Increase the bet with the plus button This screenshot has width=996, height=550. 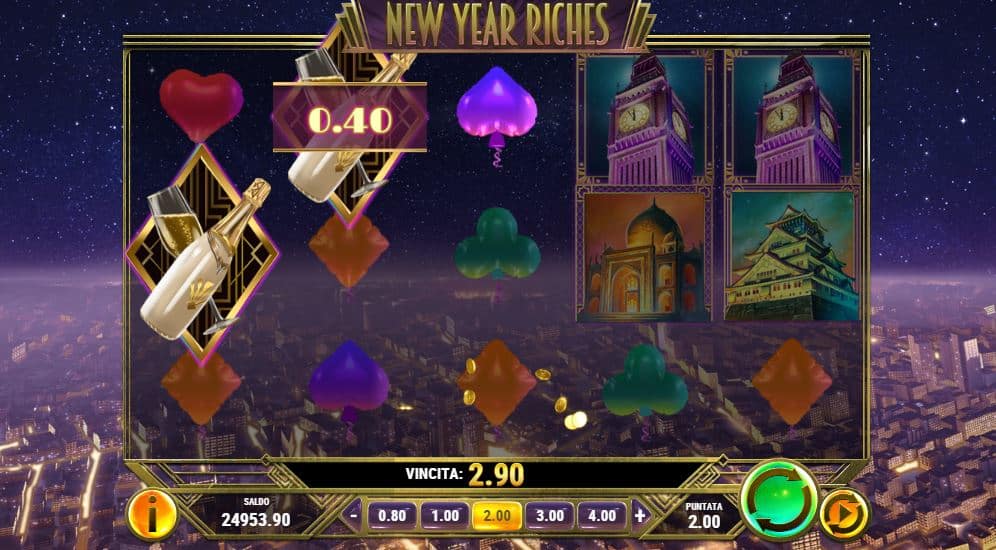click(640, 516)
